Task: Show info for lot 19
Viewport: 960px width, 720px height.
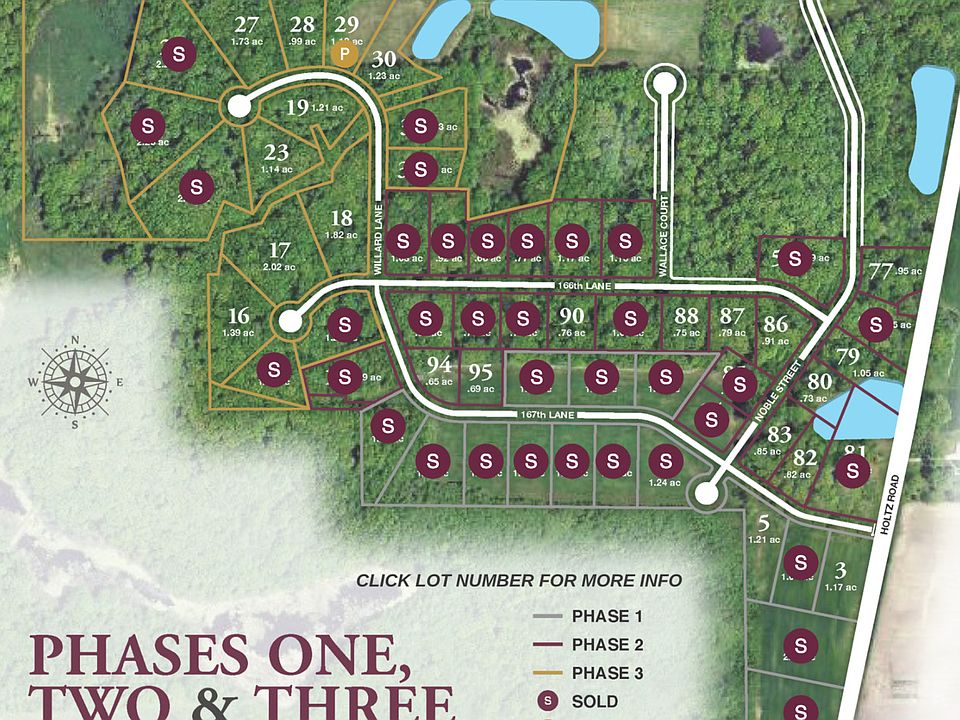Action: point(296,107)
